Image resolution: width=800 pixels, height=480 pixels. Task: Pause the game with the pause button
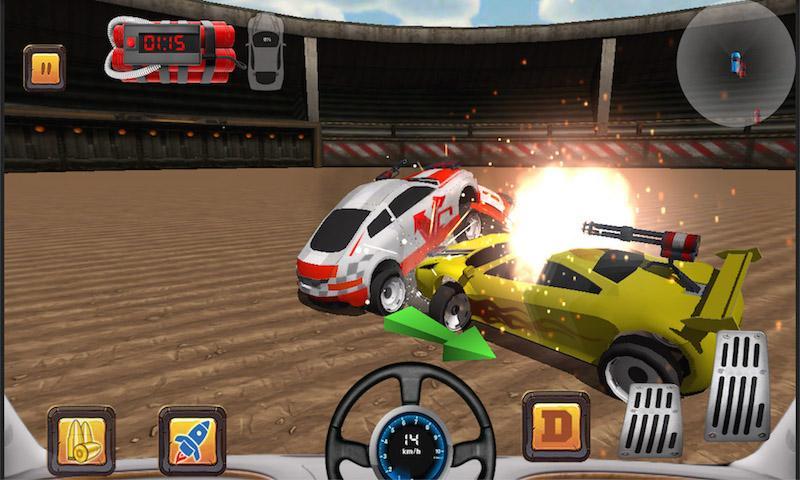(44, 67)
